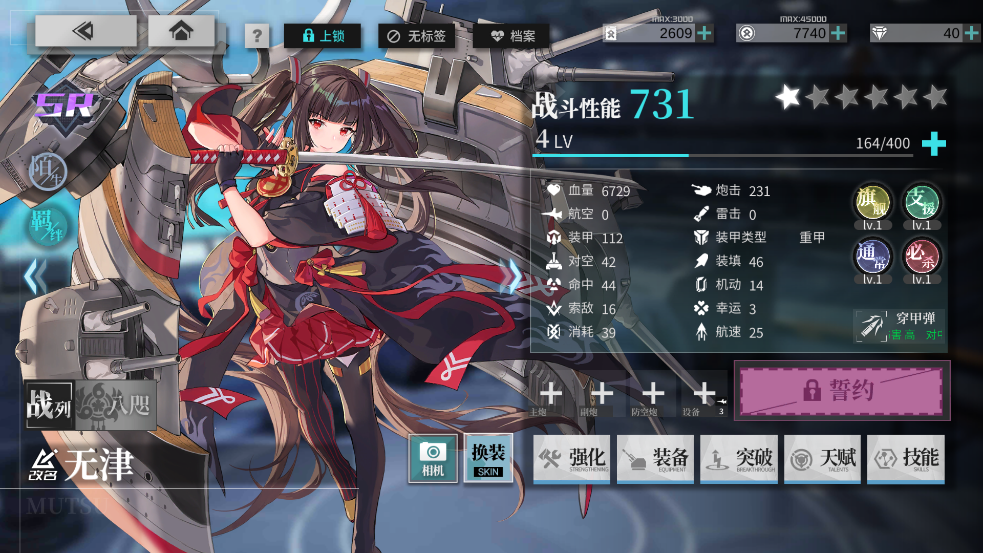Open the 相机 camera mode

point(433,459)
